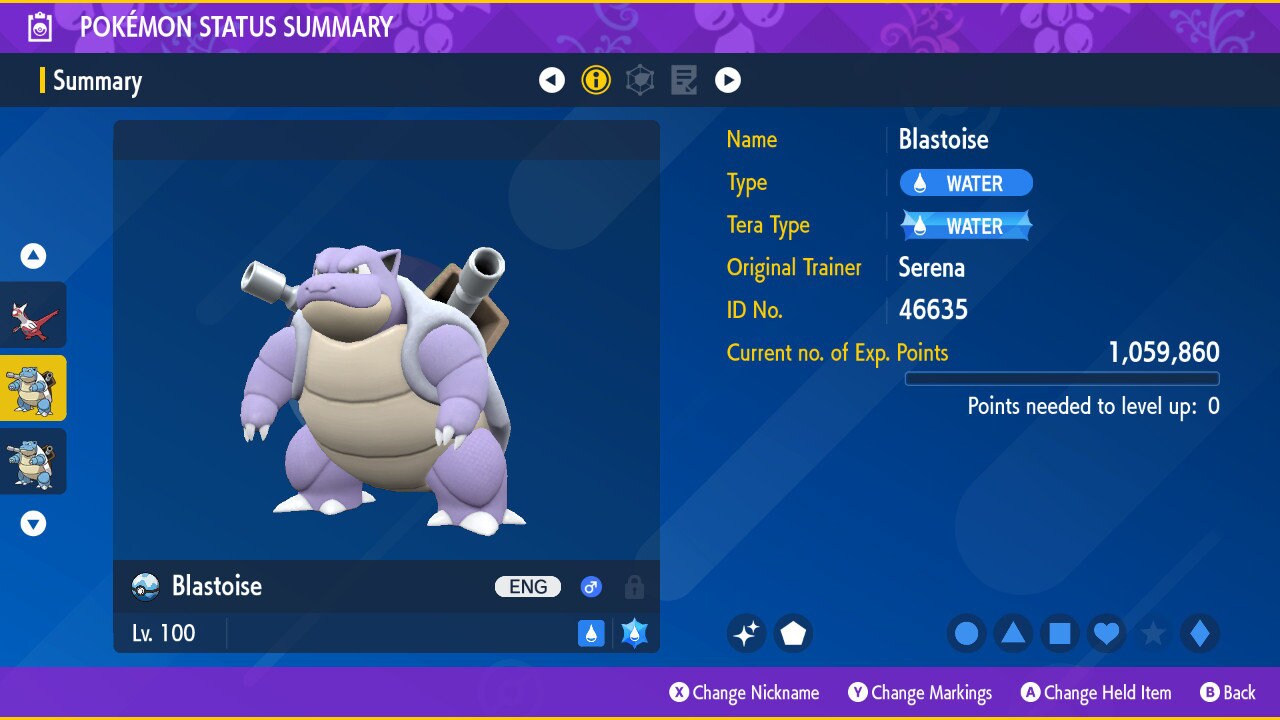Go to the previous summary page arrow
Screen dimensions: 1280x720
pyautogui.click(x=552, y=80)
